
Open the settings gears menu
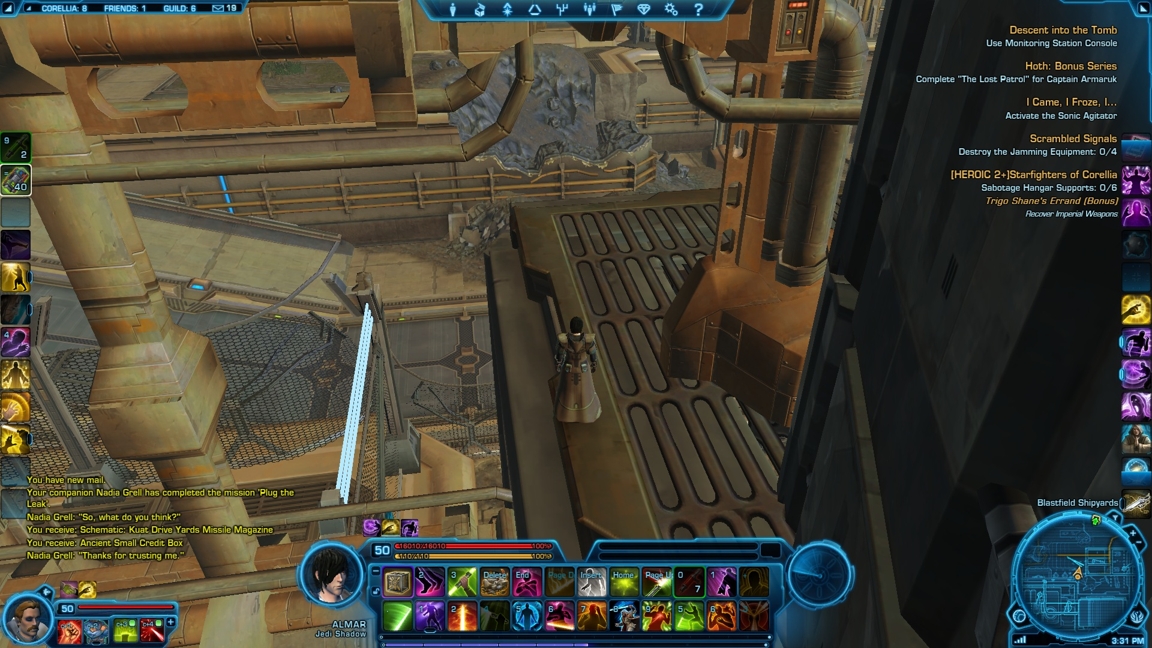(671, 9)
